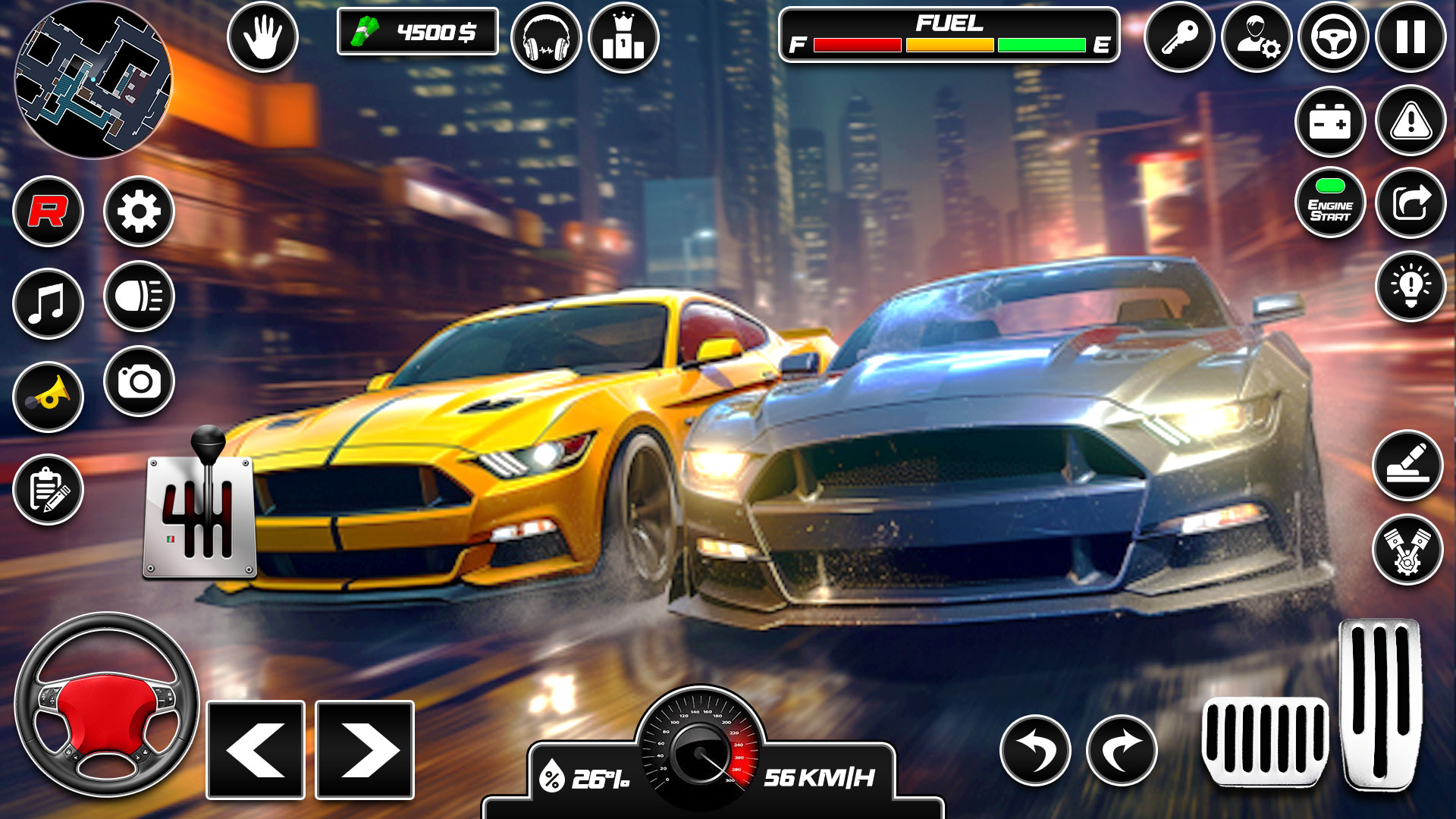Enable the hazard warning lights

click(x=1409, y=123)
